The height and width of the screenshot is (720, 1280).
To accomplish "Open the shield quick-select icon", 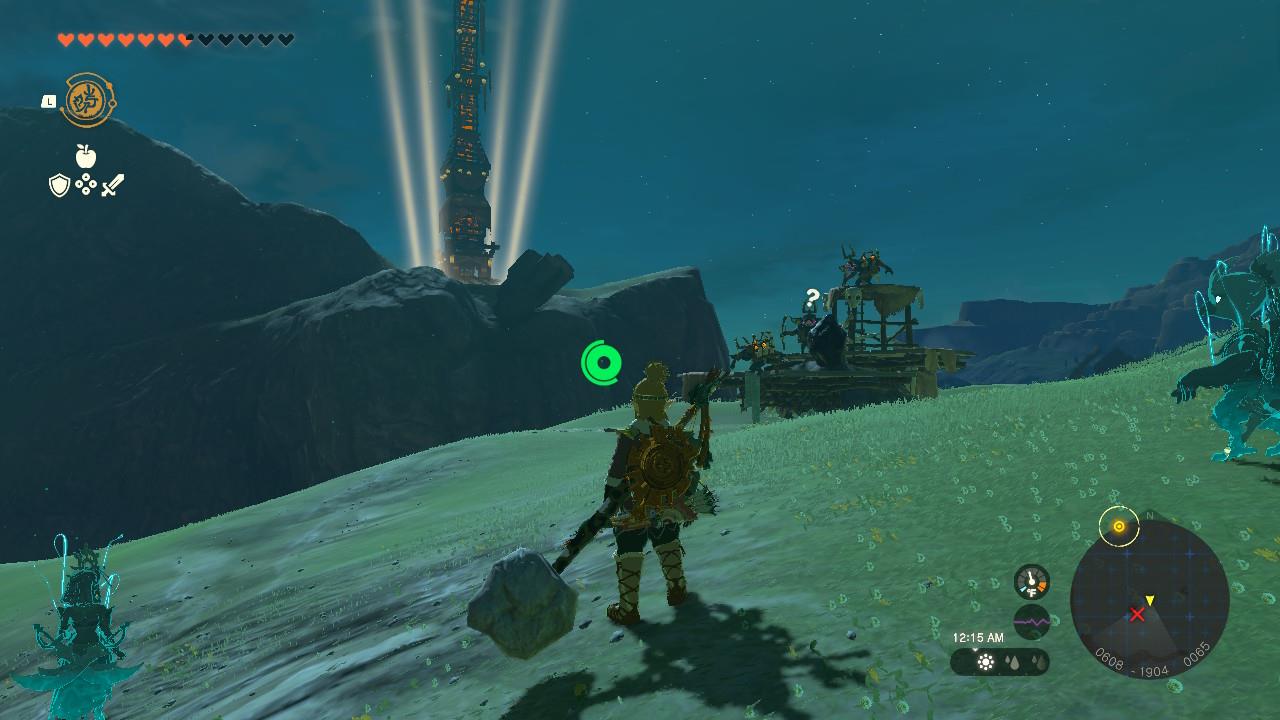I will [59, 185].
